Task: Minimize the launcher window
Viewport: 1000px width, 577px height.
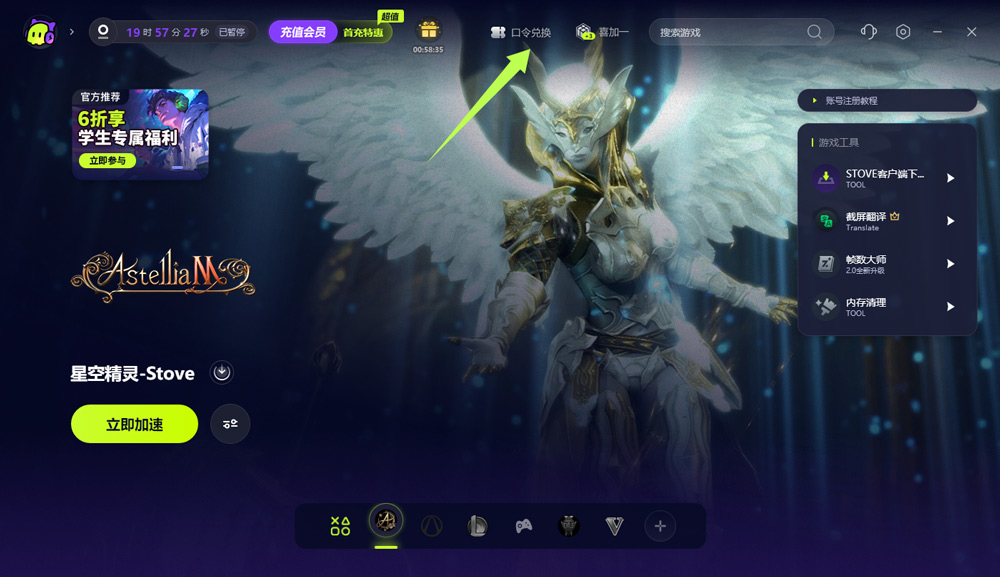Action: (x=937, y=32)
